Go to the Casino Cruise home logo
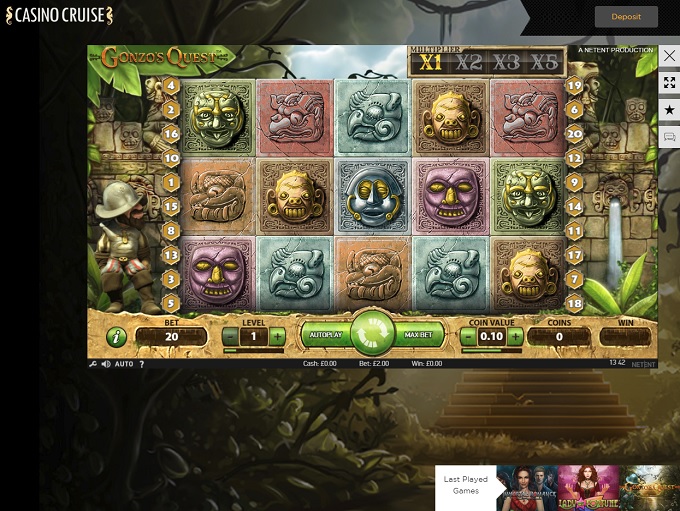The height and width of the screenshot is (511, 680). [58, 16]
